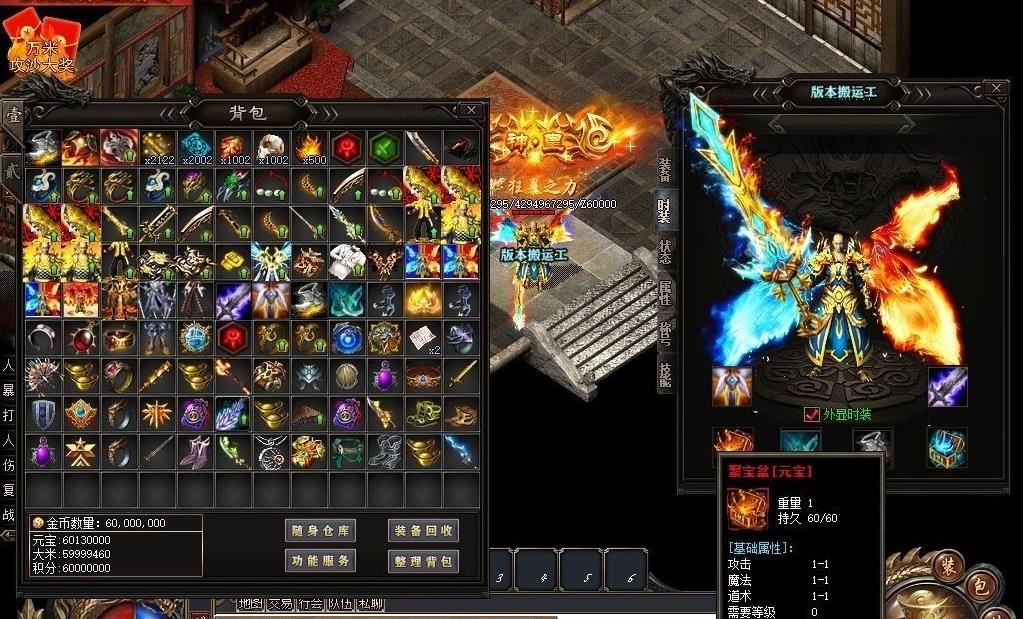Open the 状态 status tab
This screenshot has height=619, width=1023.
[665, 252]
